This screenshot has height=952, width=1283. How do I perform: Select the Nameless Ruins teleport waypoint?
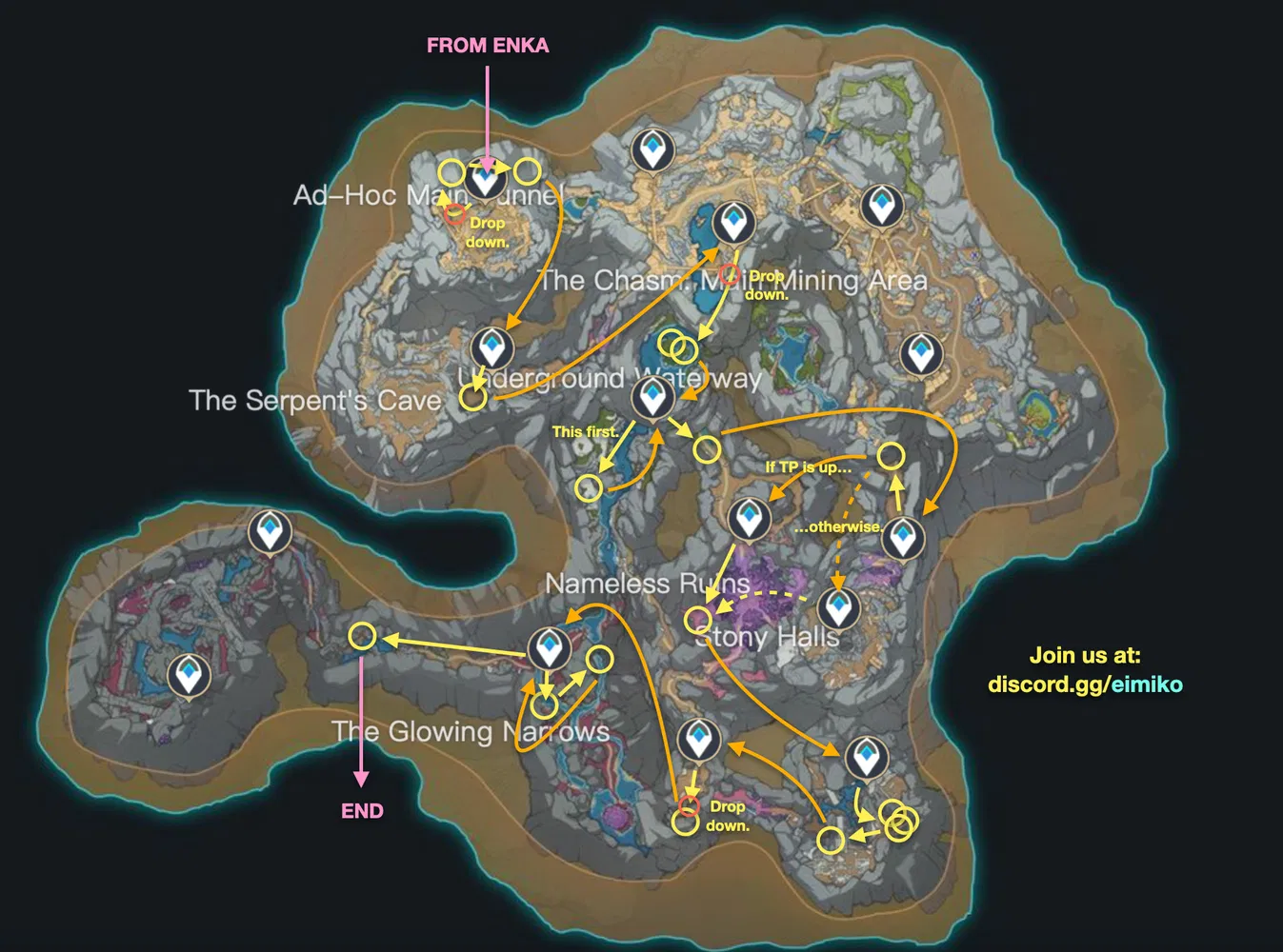coord(750,516)
